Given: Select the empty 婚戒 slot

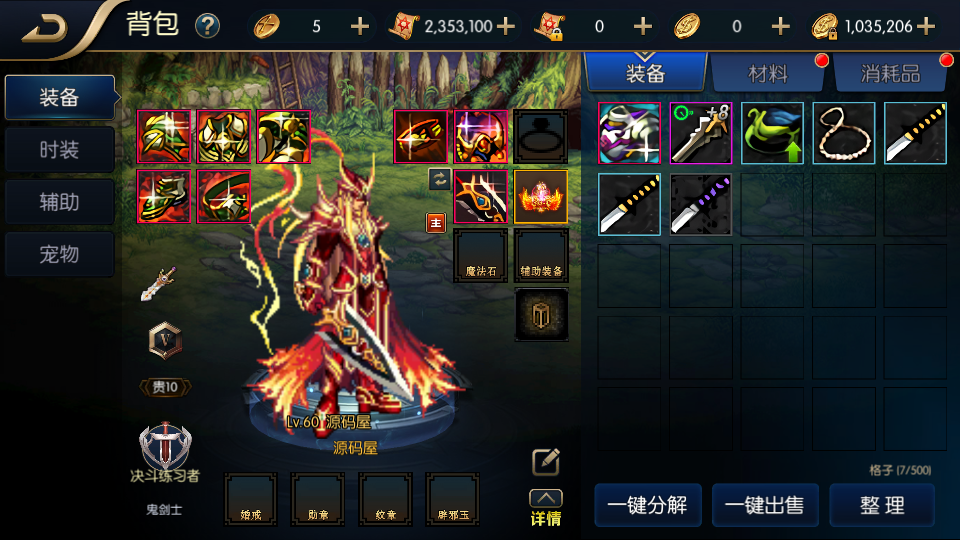Looking at the screenshot, I should click(250, 499).
